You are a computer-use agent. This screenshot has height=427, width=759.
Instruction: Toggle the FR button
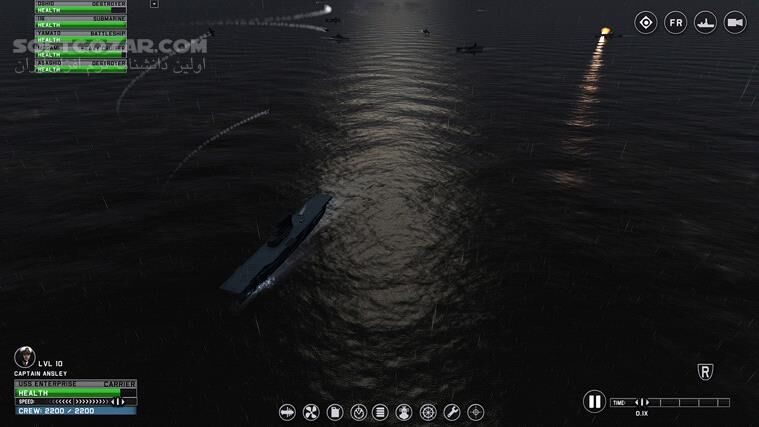pyautogui.click(x=676, y=22)
